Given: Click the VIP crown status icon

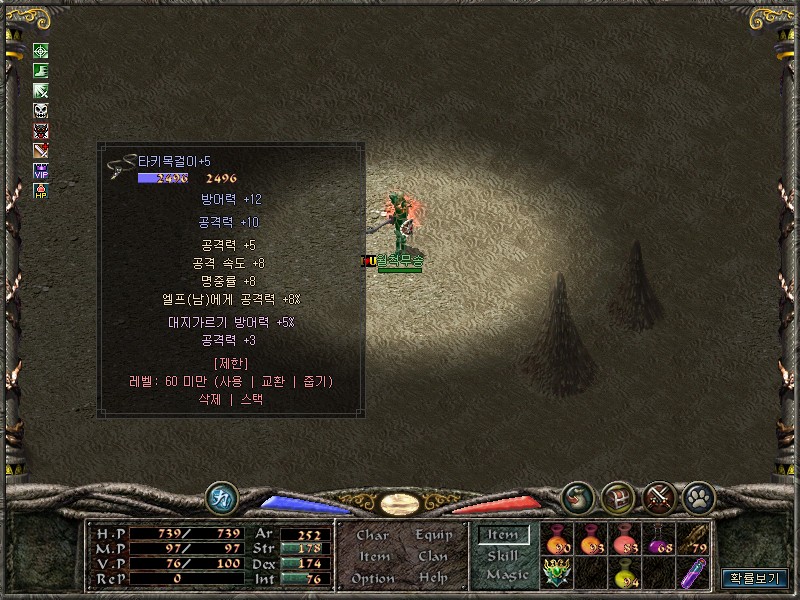Looking at the screenshot, I should tap(41, 170).
